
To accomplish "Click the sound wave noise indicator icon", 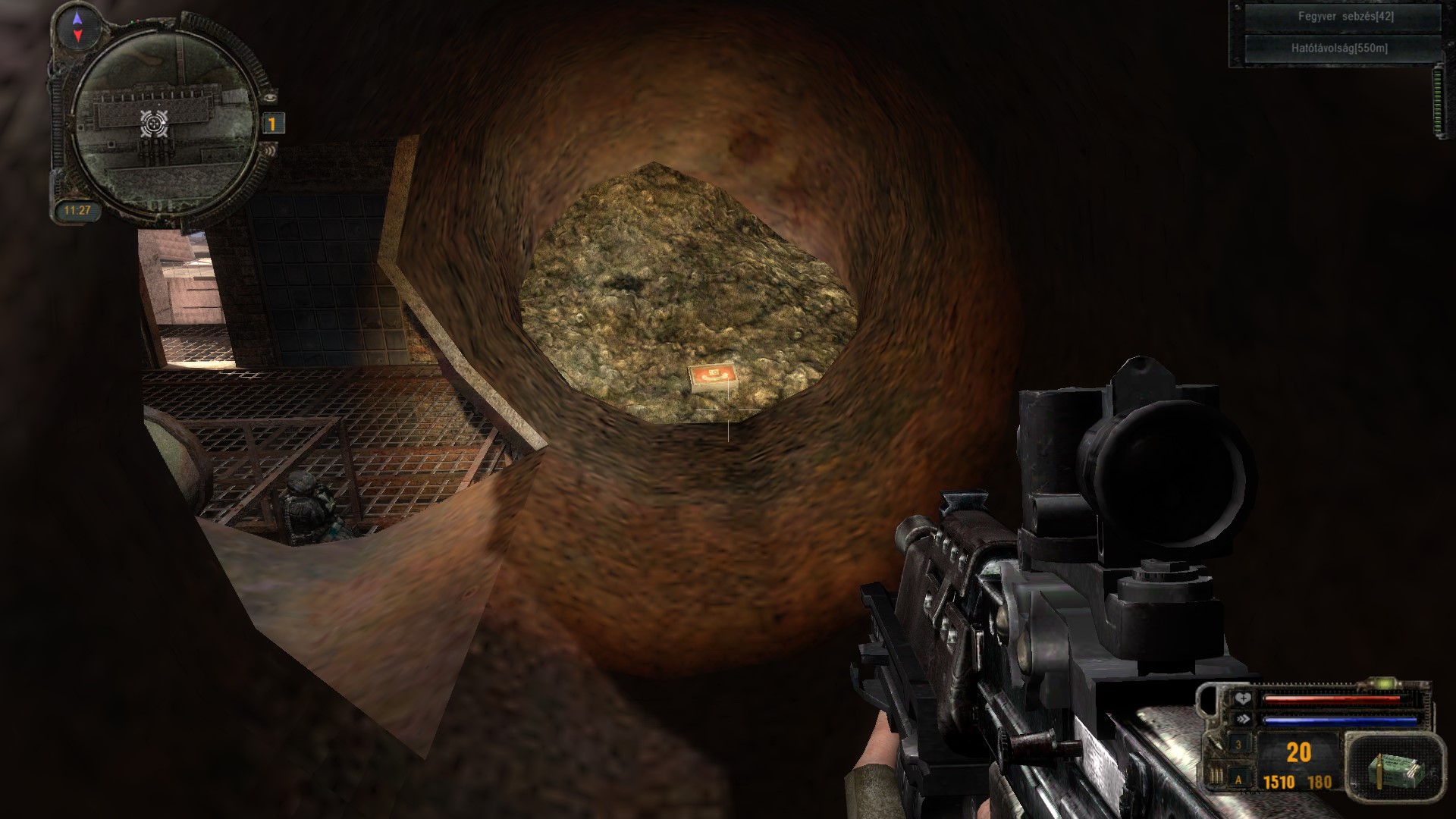I will 270,152.
